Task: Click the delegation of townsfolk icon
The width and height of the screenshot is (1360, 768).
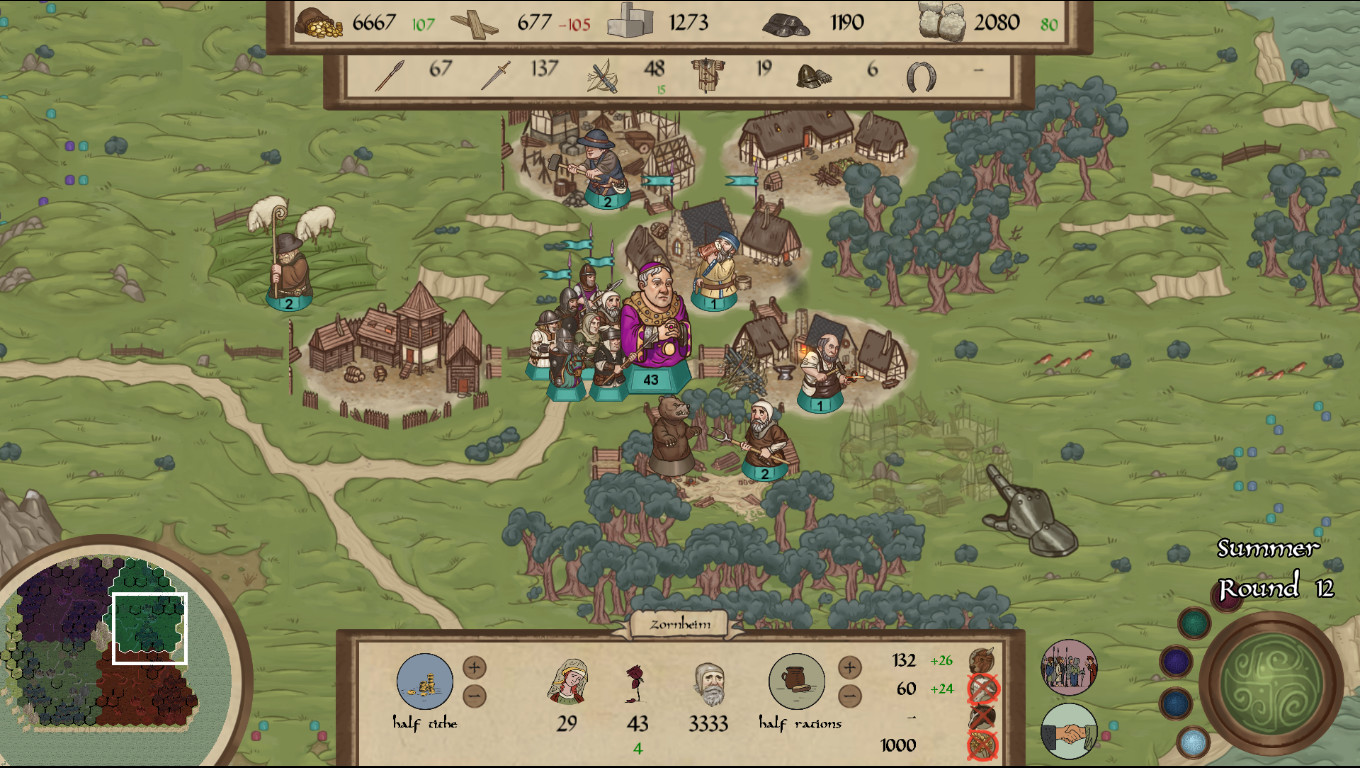Action: (1067, 668)
